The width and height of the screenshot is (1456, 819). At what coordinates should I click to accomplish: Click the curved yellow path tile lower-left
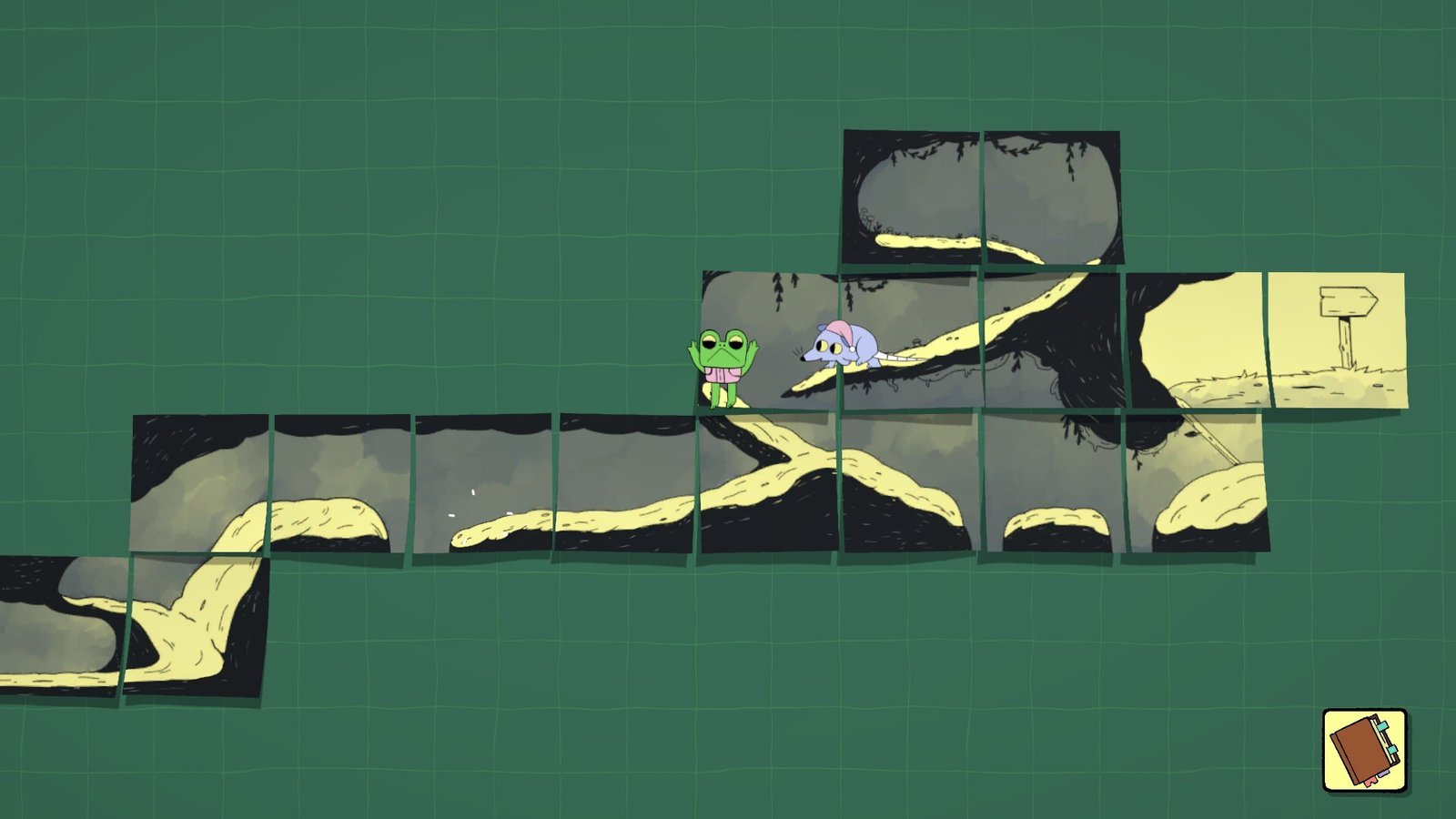[196, 628]
